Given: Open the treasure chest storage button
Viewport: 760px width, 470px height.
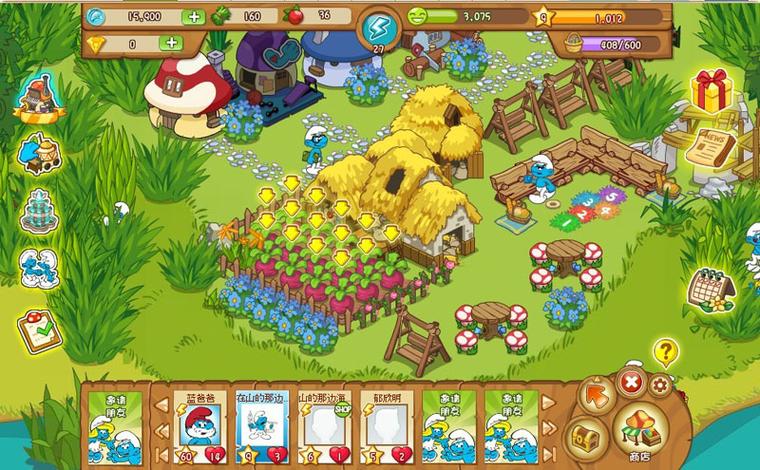Looking at the screenshot, I should point(585,435).
